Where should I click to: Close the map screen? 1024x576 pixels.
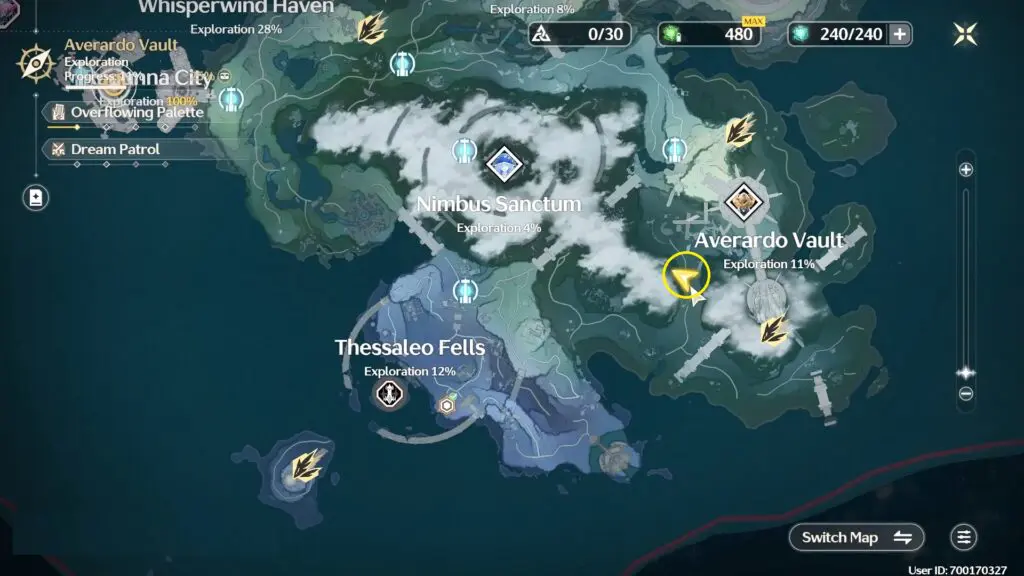coord(965,34)
